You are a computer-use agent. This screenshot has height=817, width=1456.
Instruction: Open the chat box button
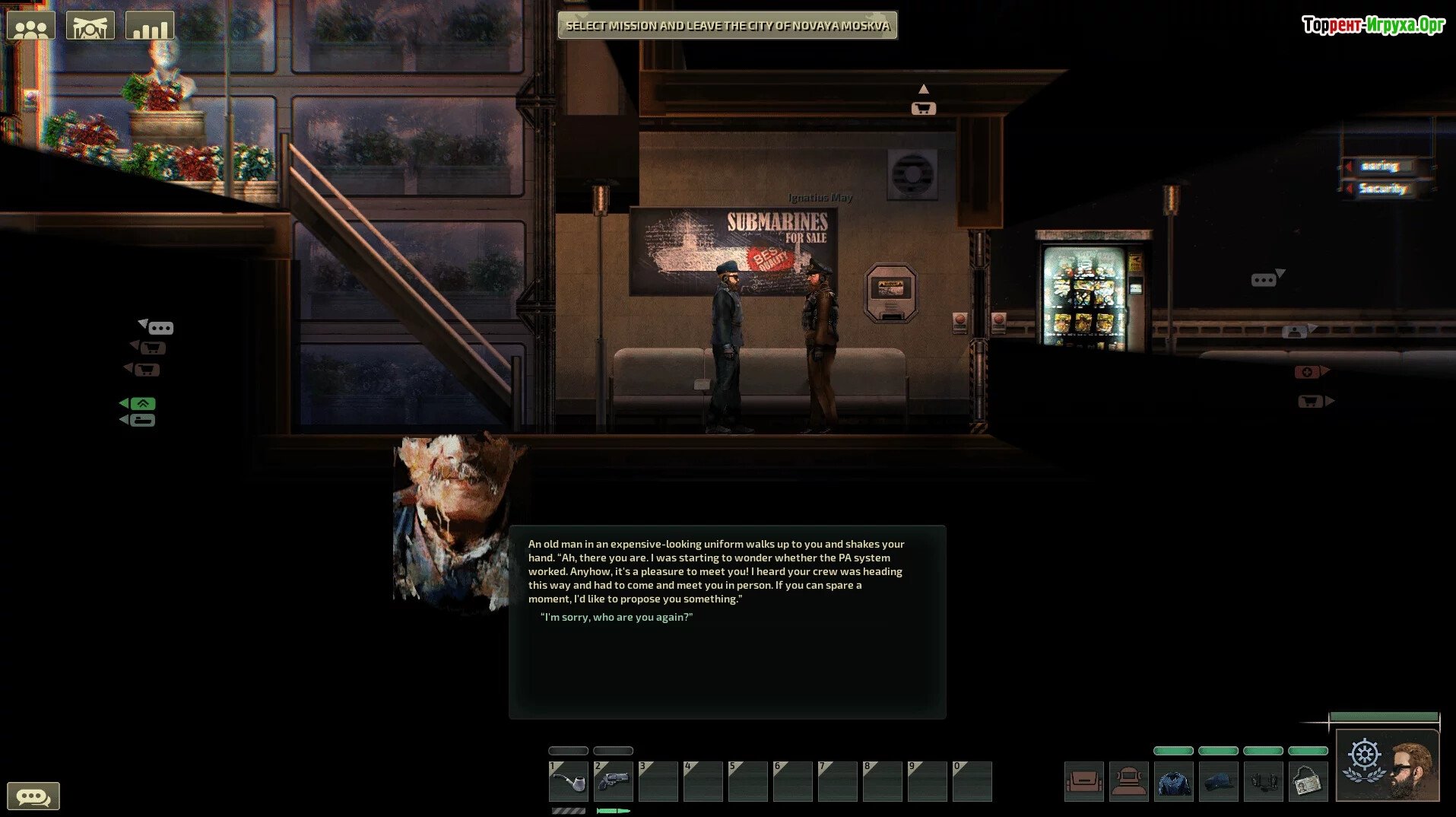[33, 796]
